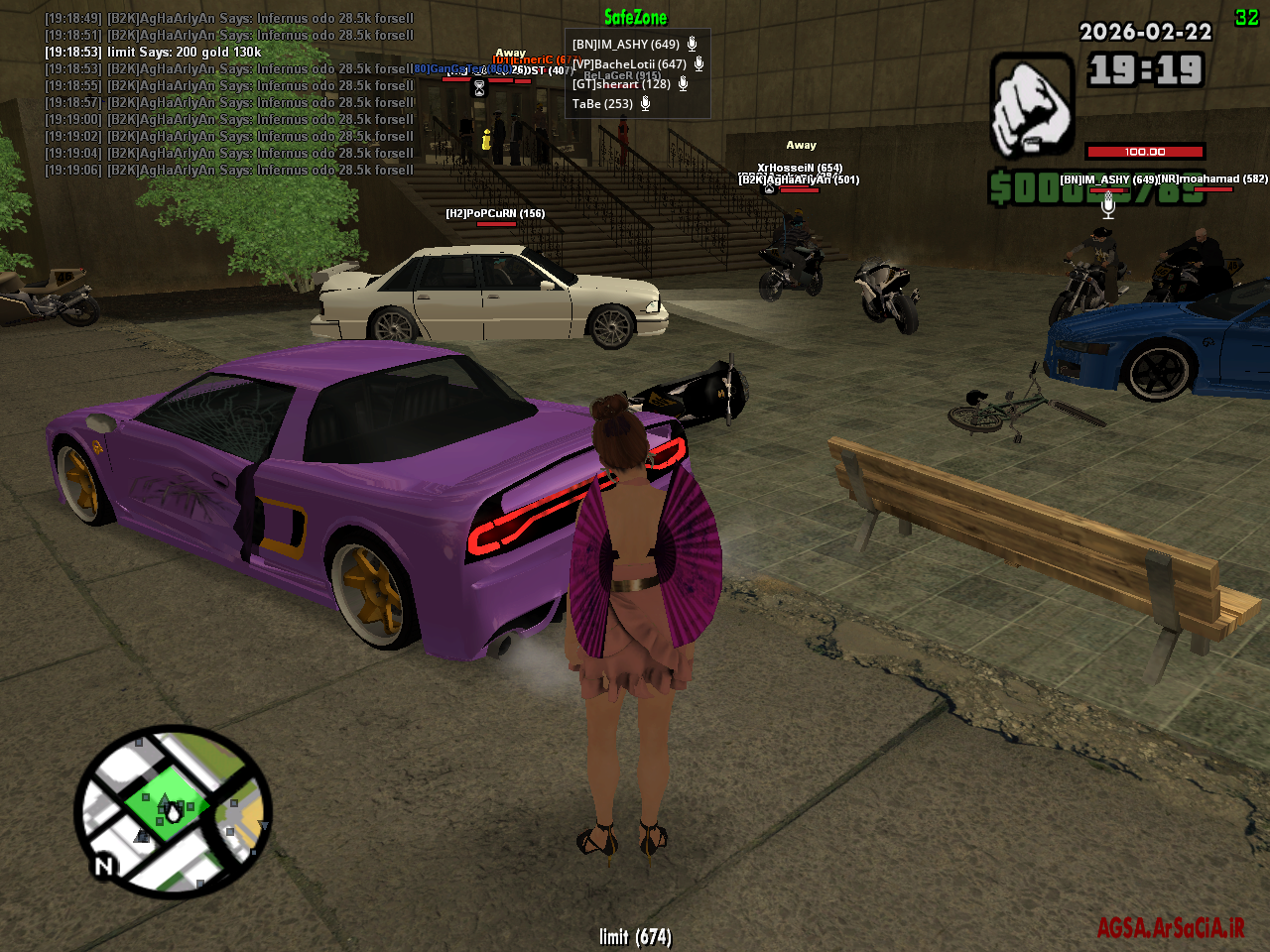
Task: Open the AGSA.ArSaCiA.iR watermark link
Action: [1169, 925]
